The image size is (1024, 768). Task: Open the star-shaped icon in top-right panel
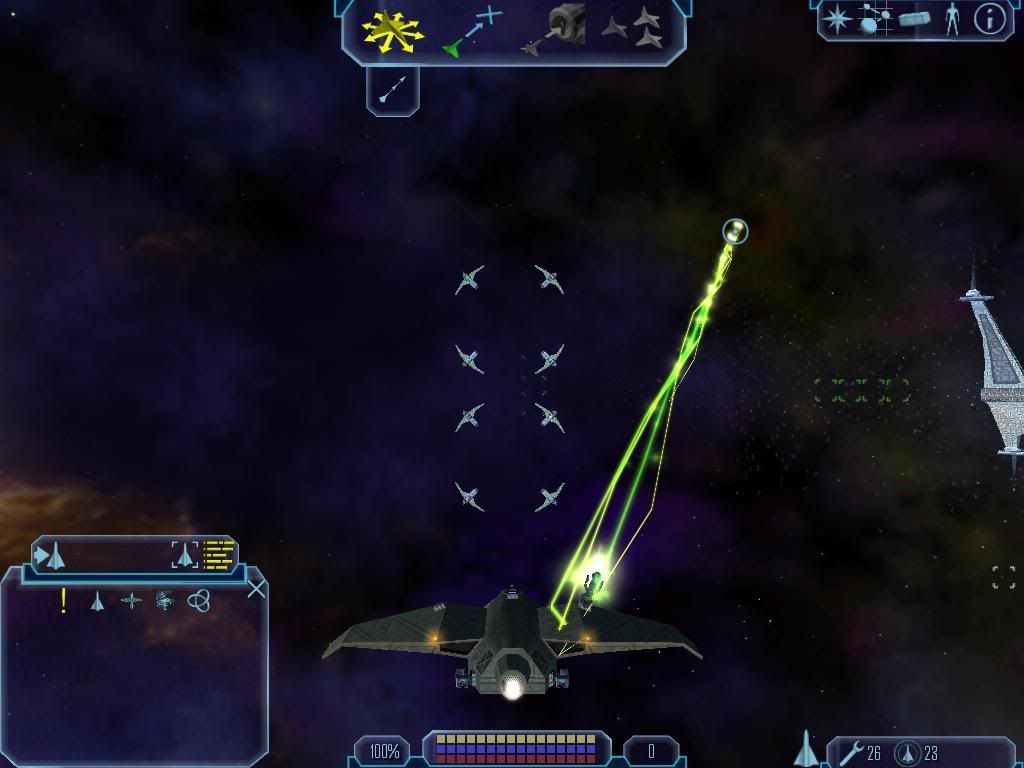[x=837, y=19]
